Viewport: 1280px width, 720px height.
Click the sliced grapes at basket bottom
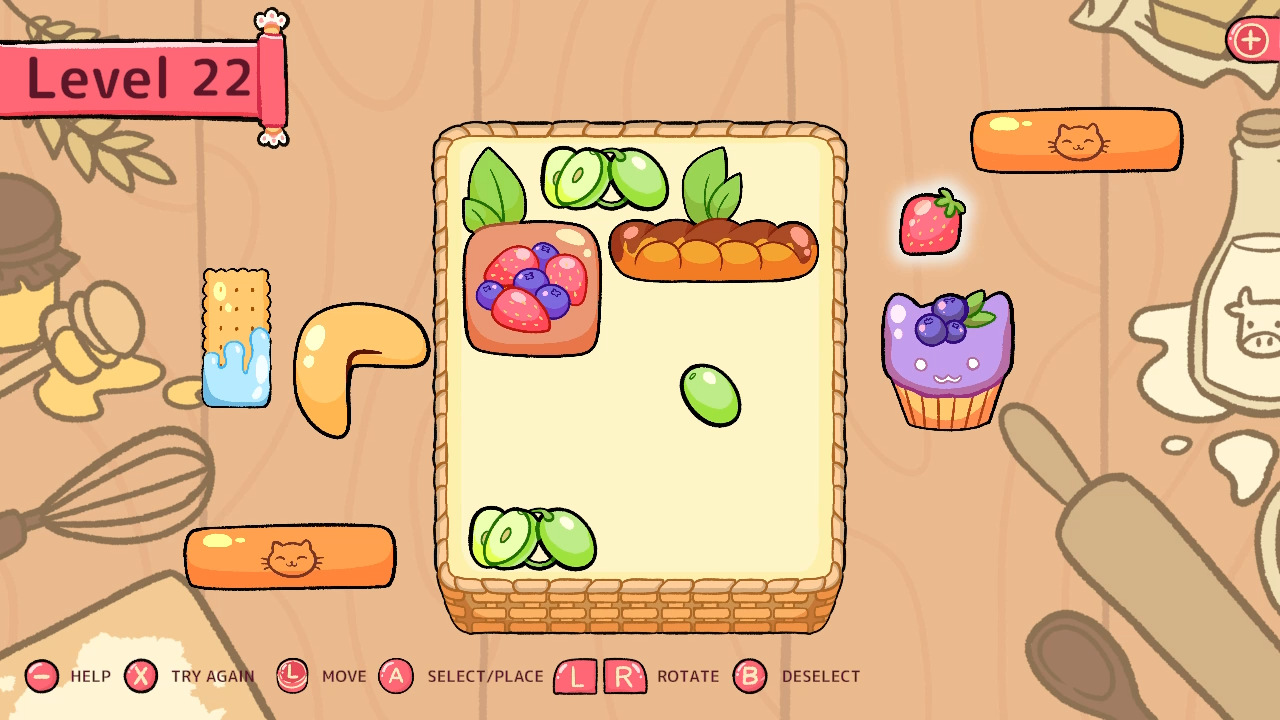pos(535,540)
